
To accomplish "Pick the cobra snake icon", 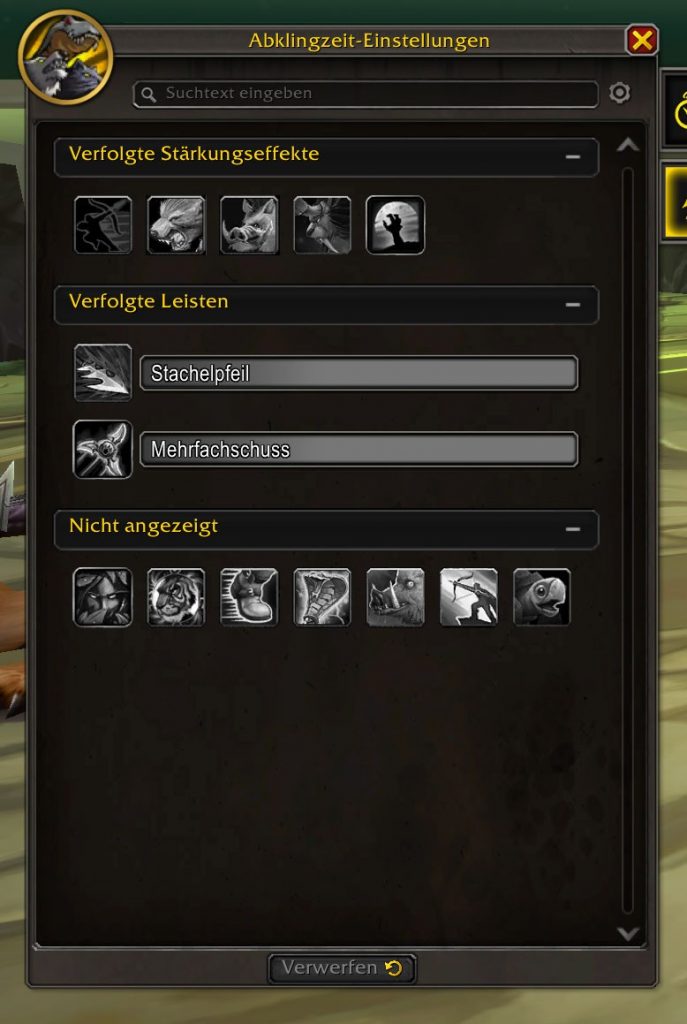I will [322, 597].
